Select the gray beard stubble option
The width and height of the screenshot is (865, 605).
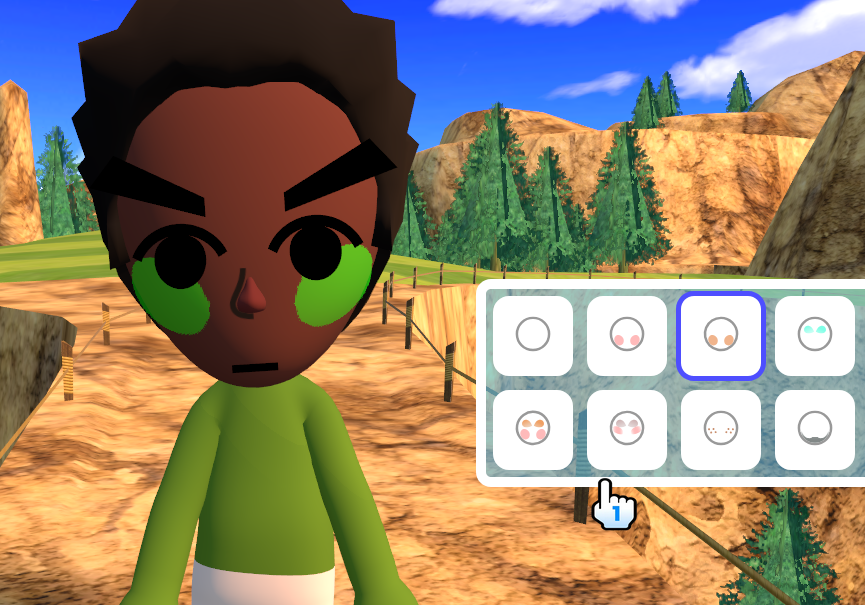(814, 430)
